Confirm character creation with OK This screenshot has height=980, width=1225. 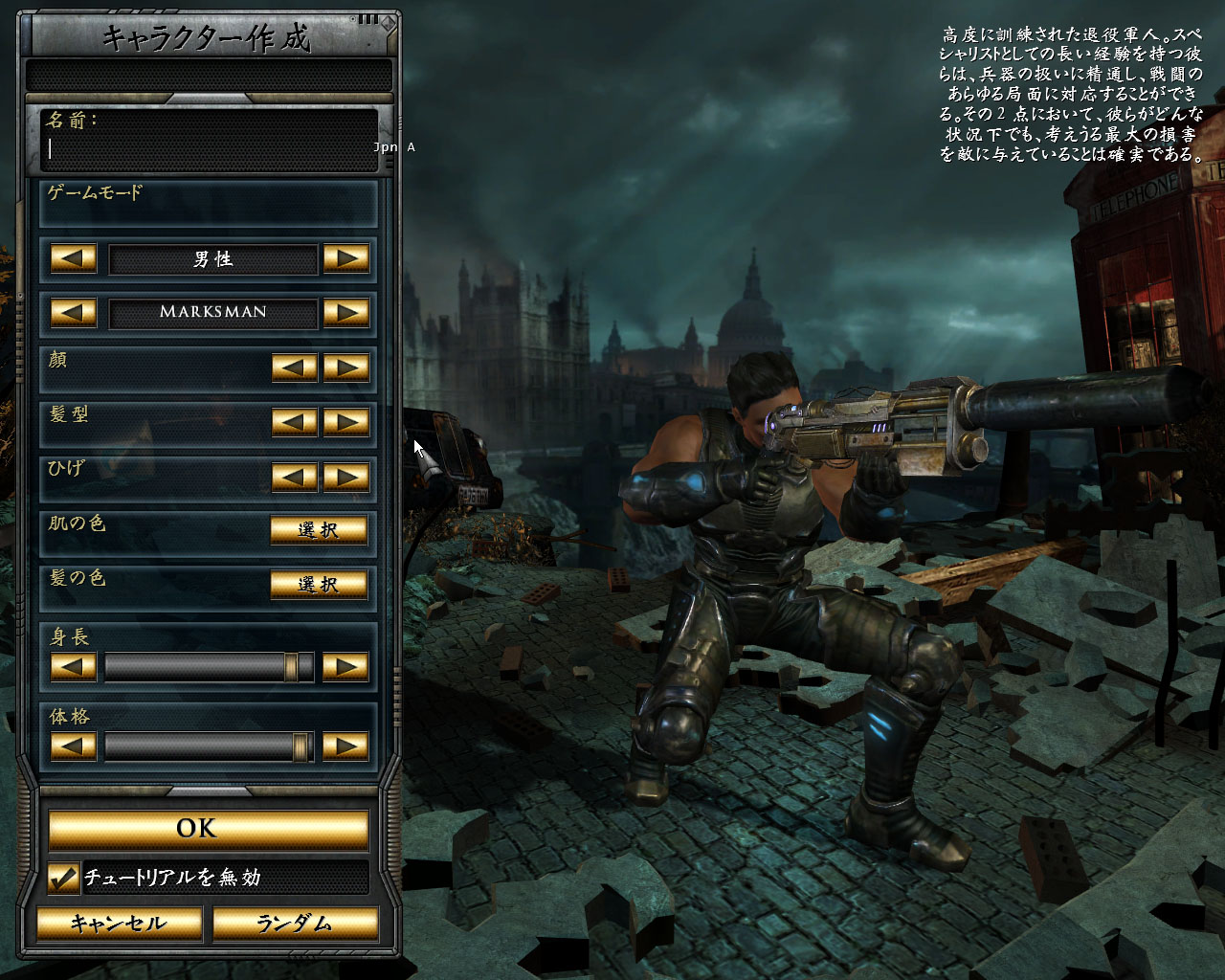click(x=209, y=829)
